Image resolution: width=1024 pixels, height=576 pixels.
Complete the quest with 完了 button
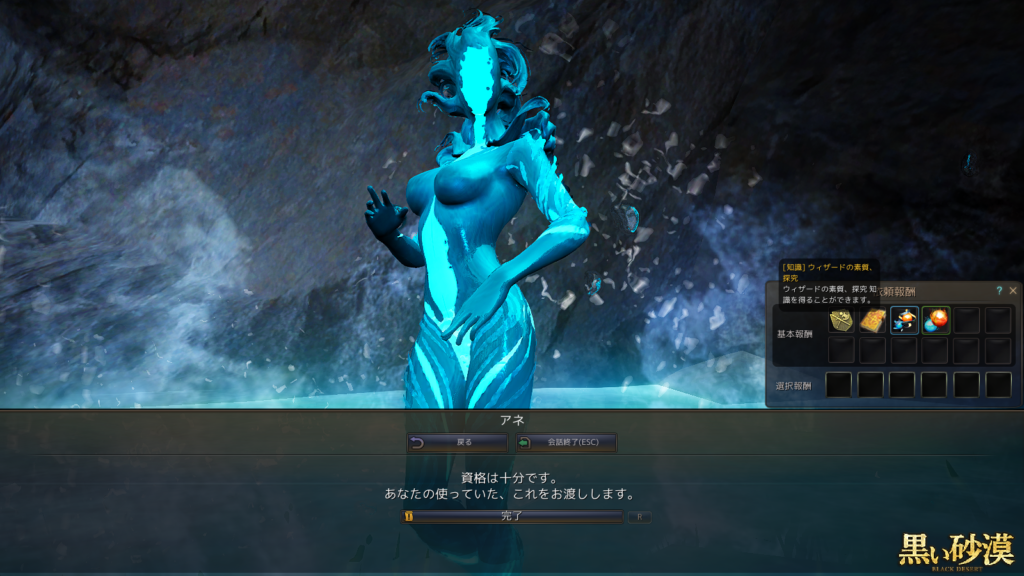(512, 516)
